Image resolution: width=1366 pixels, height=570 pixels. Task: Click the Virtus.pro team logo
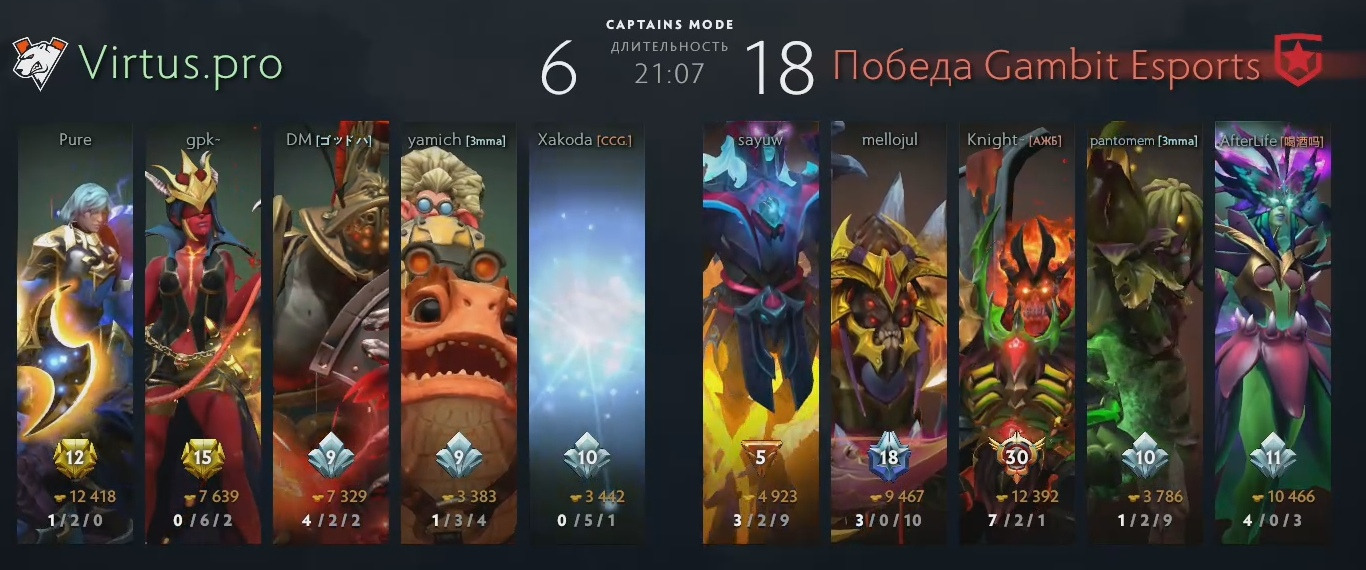pos(39,63)
